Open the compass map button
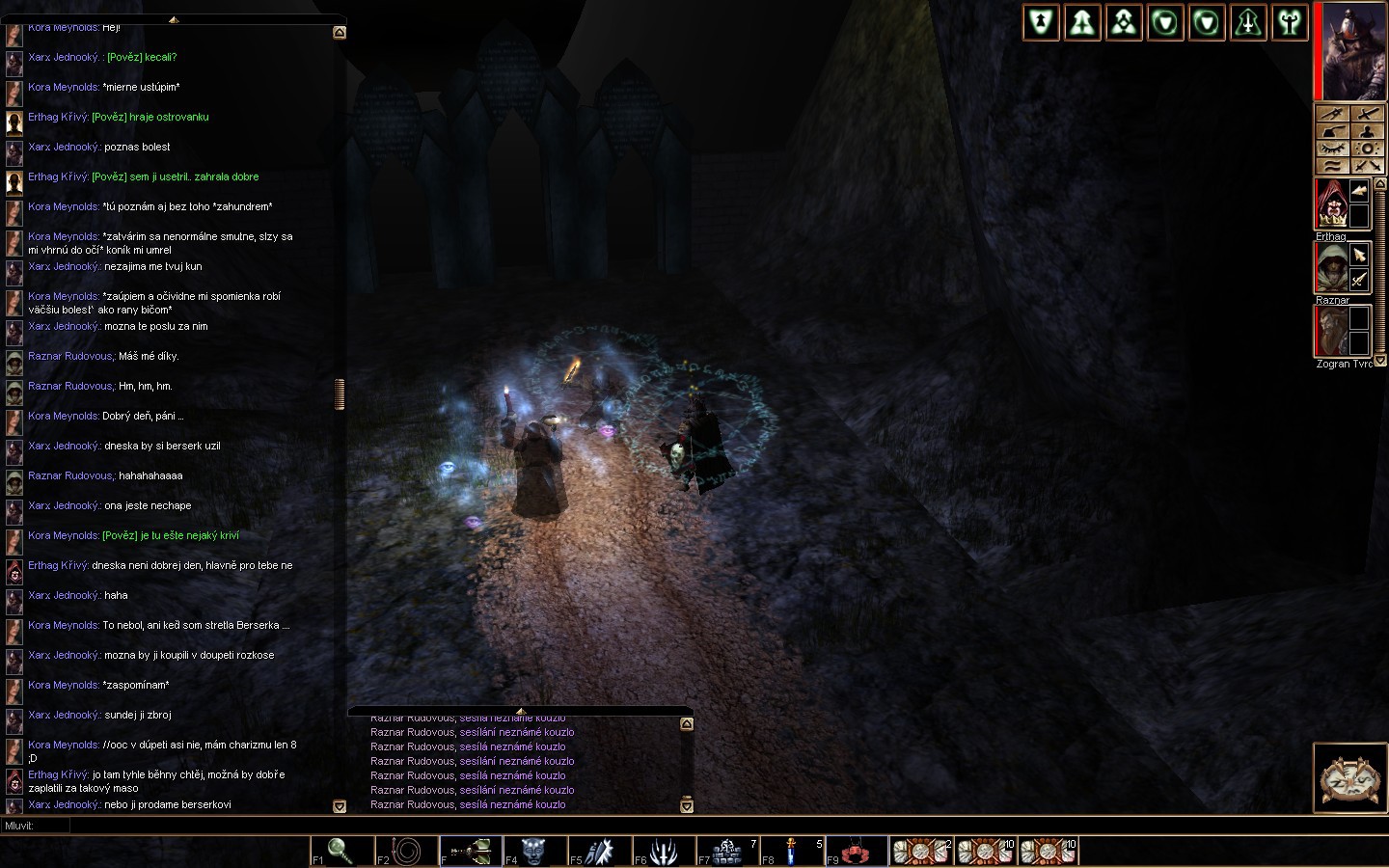Viewport: 1389px width, 868px height. (x=1350, y=777)
